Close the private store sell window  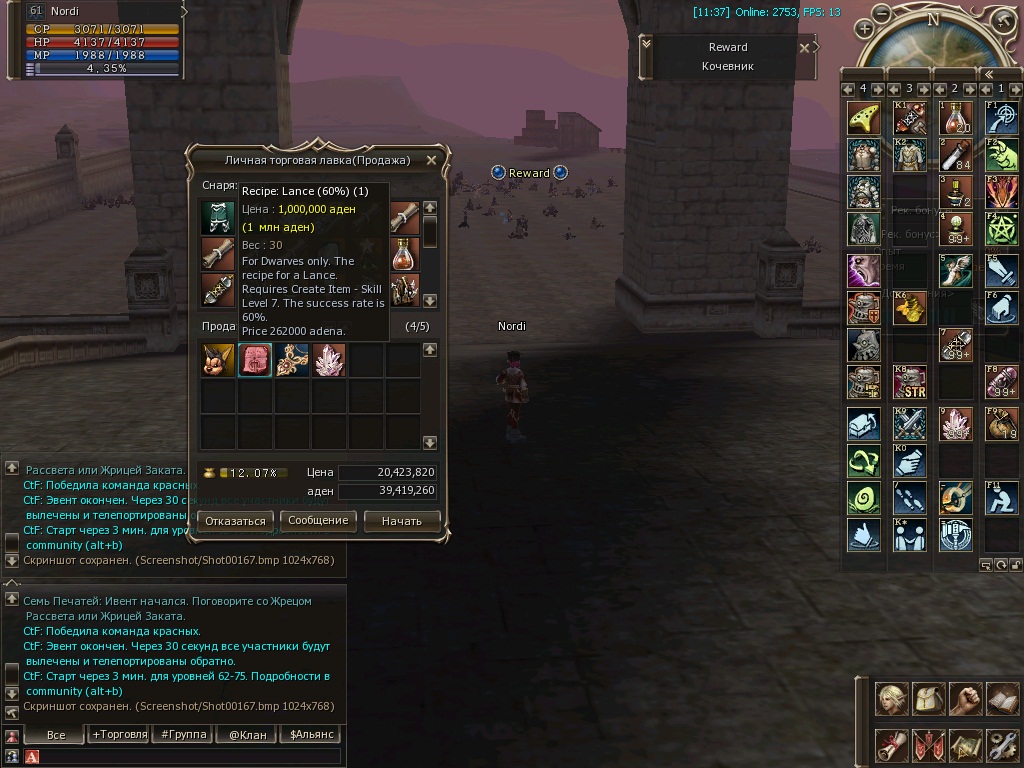click(431, 160)
